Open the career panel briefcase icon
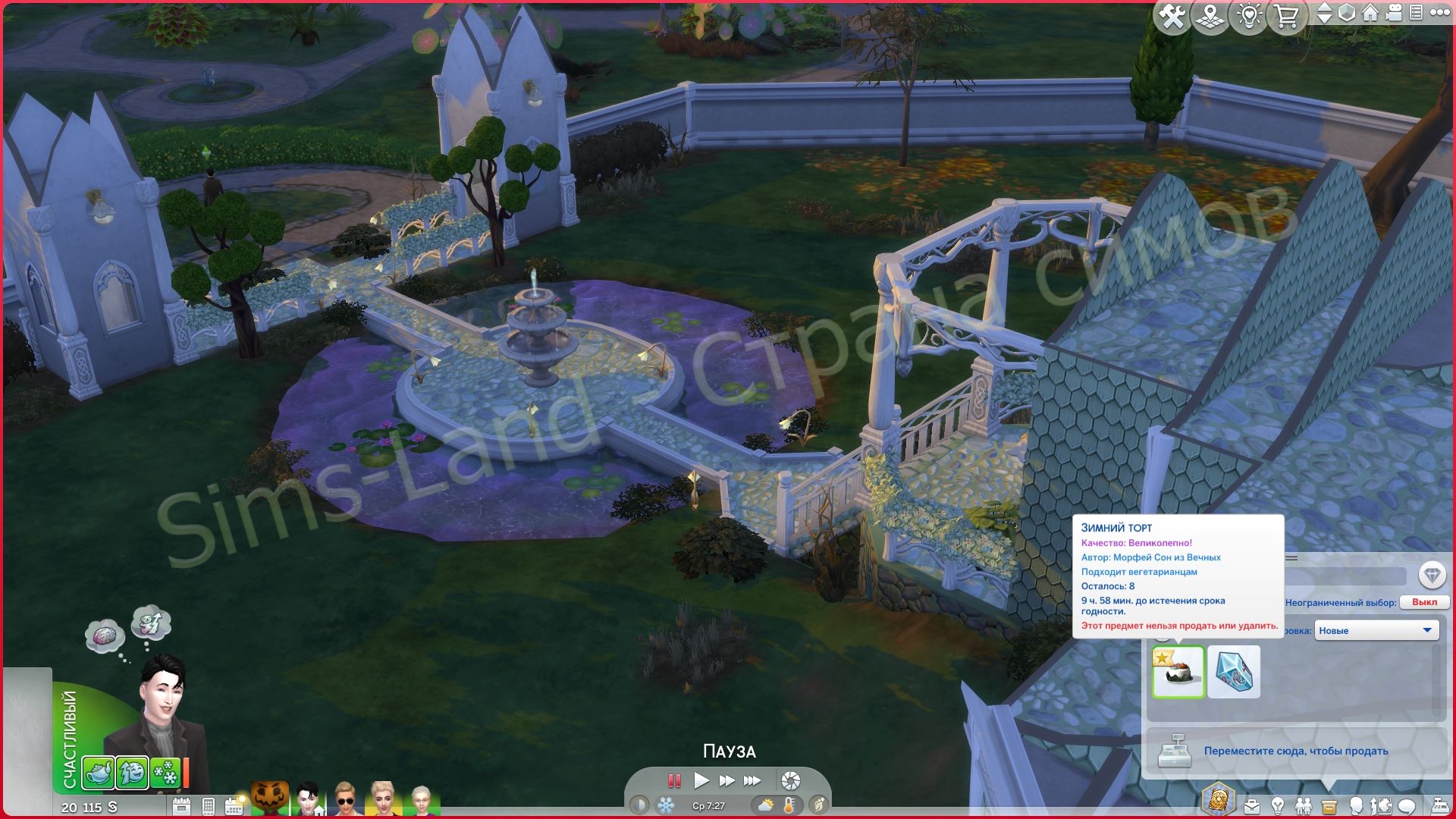The image size is (1456, 819). 1251,805
